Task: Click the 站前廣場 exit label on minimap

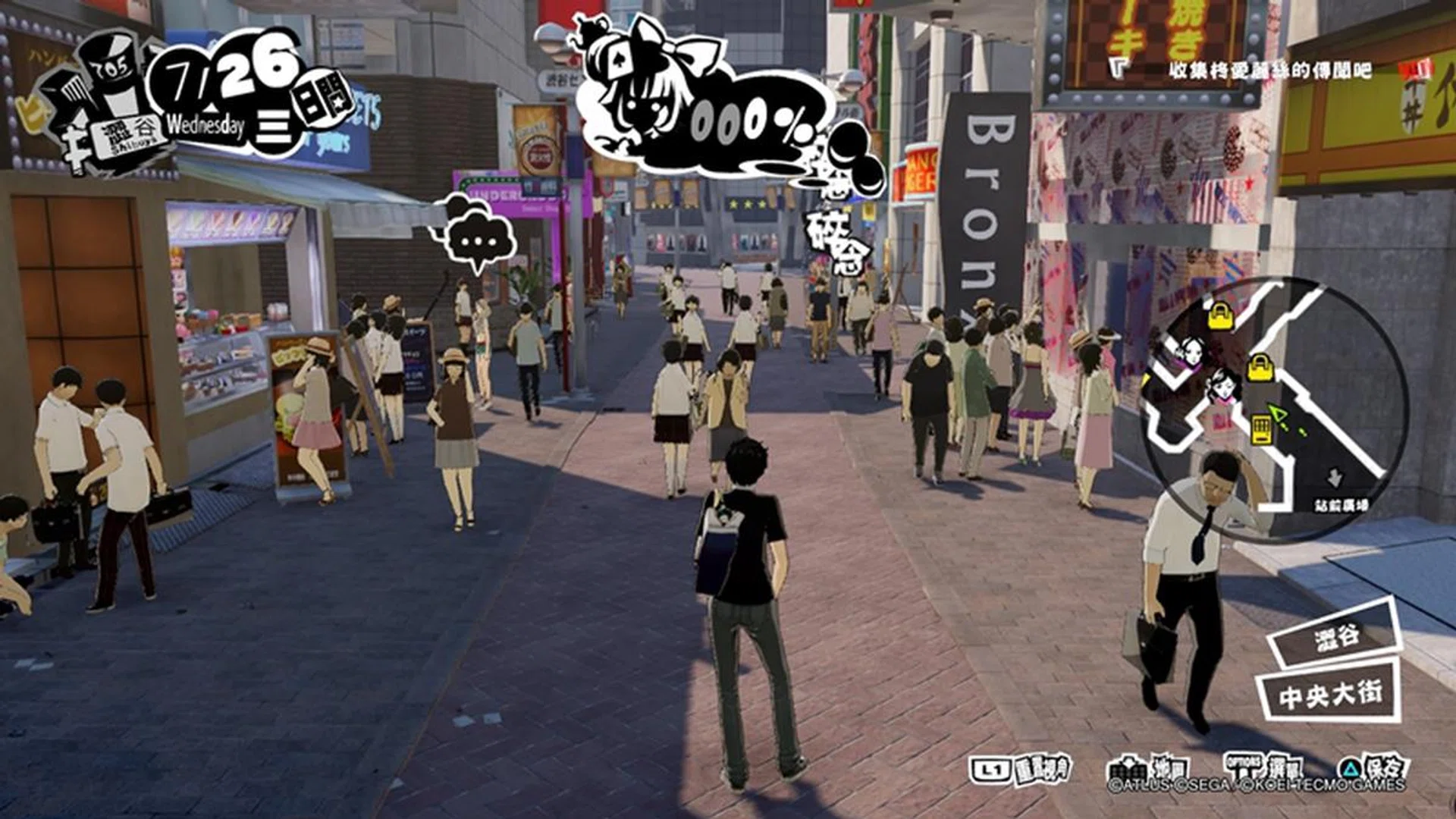Action: pyautogui.click(x=1341, y=504)
